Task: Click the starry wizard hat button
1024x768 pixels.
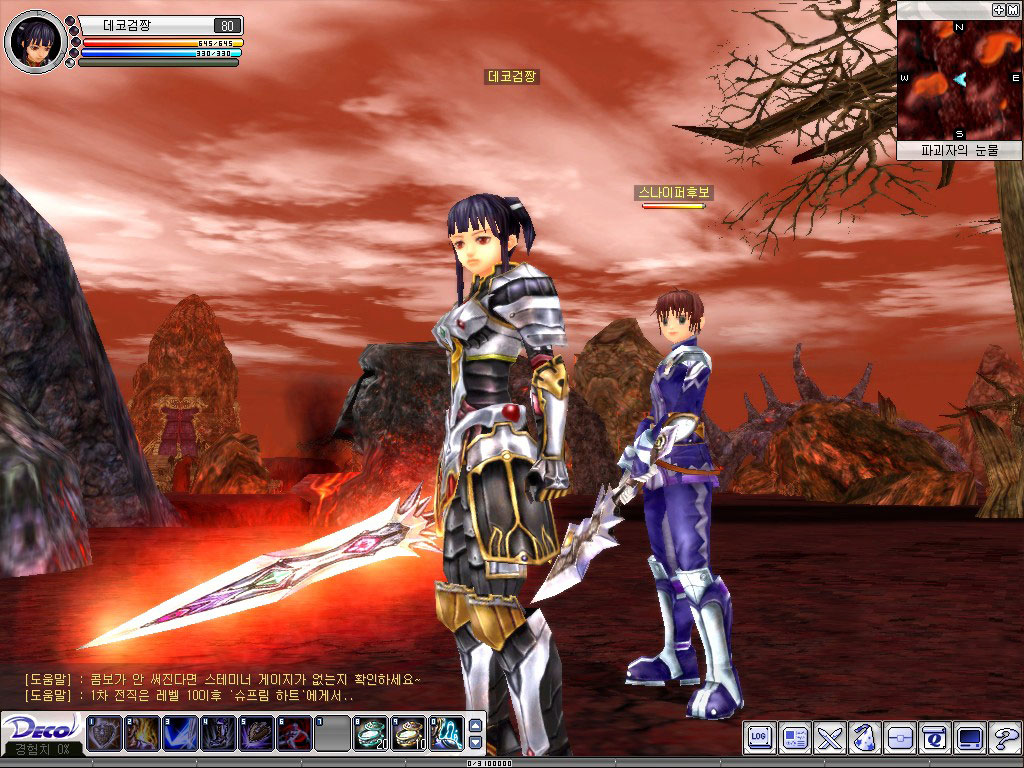Action: click(864, 739)
